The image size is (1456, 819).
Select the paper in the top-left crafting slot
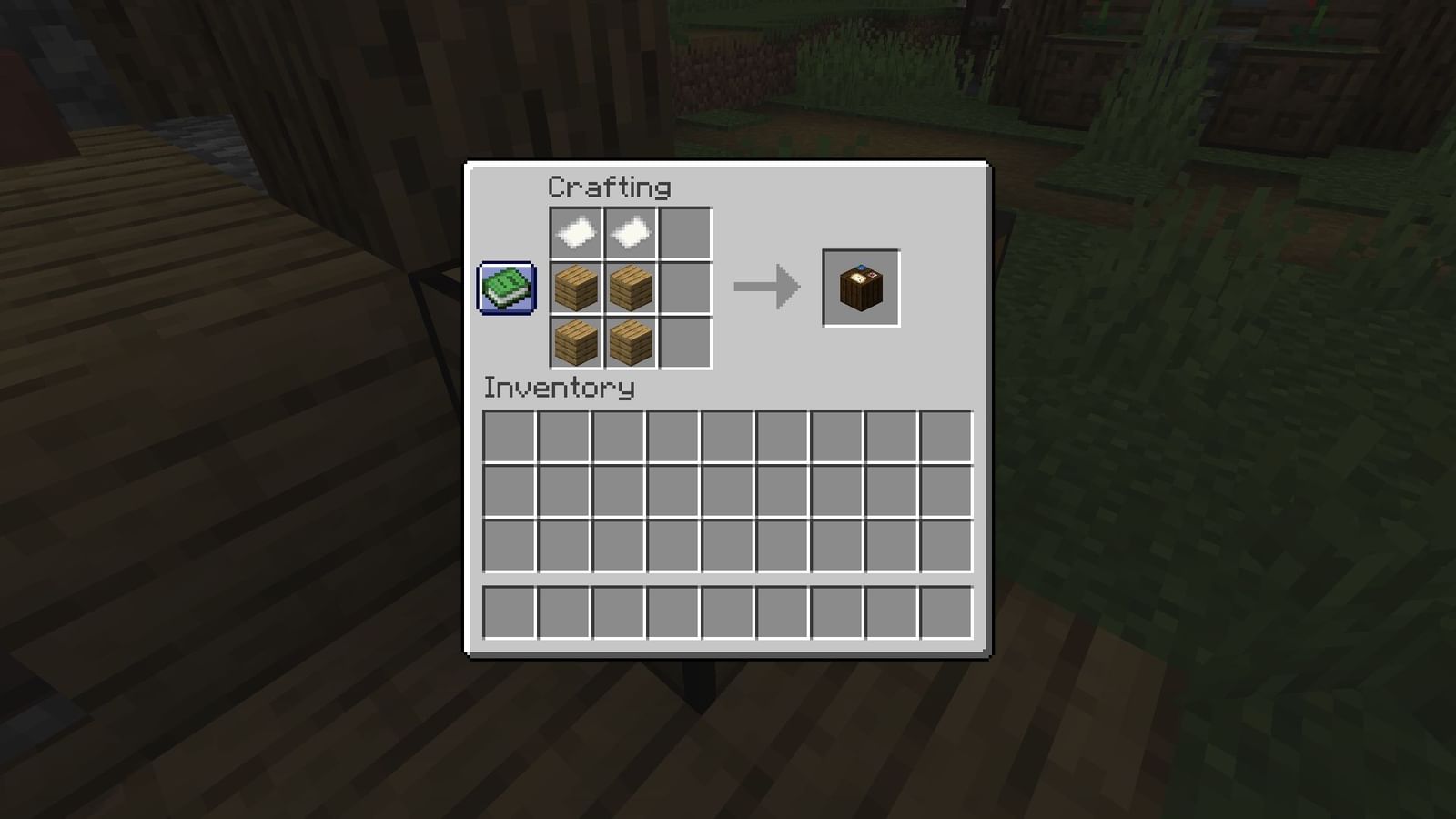[575, 232]
